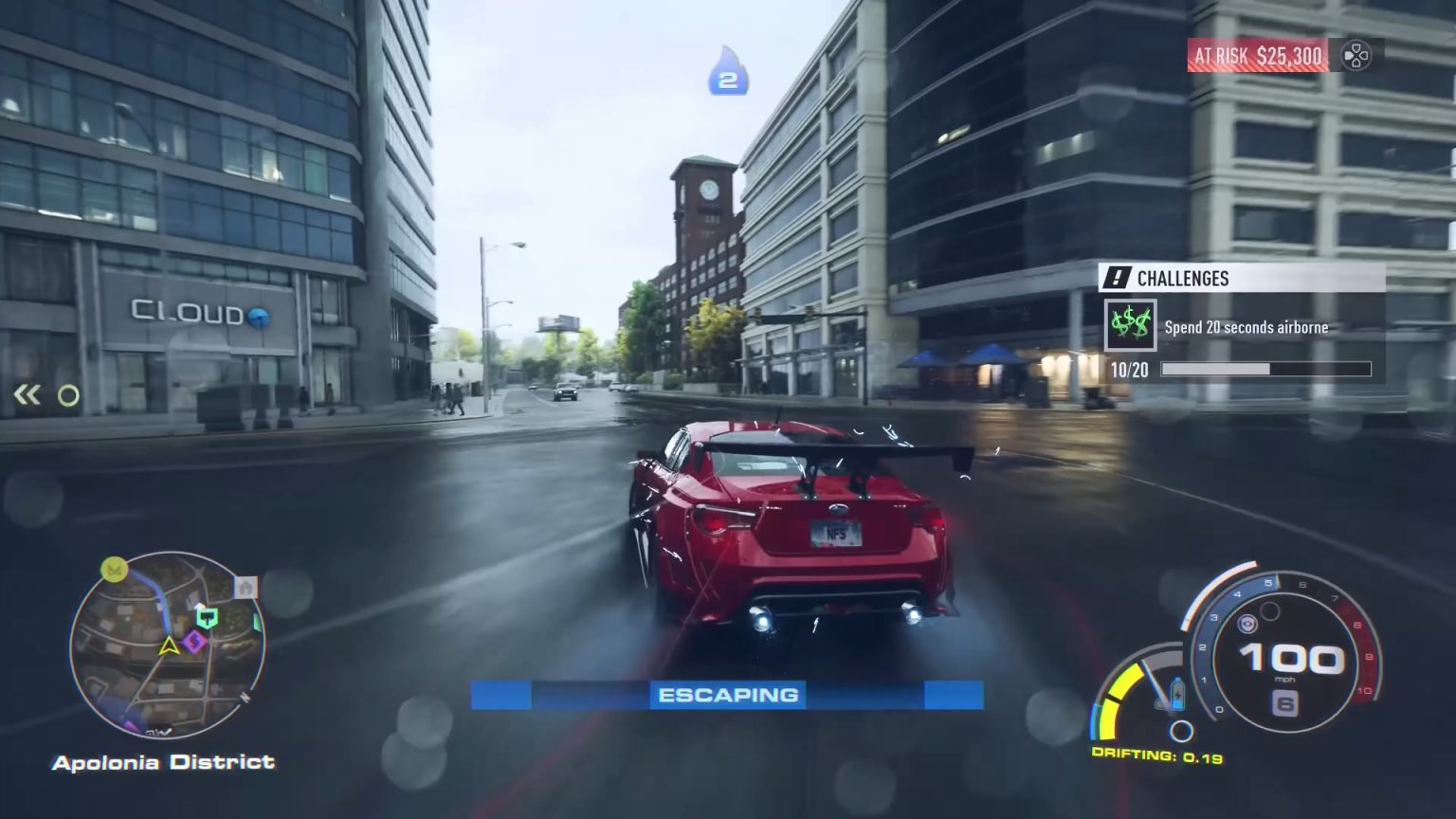Screen dimensions: 1456x819
Task: Open the Challenges tab in the right panel
Action: click(x=1182, y=278)
